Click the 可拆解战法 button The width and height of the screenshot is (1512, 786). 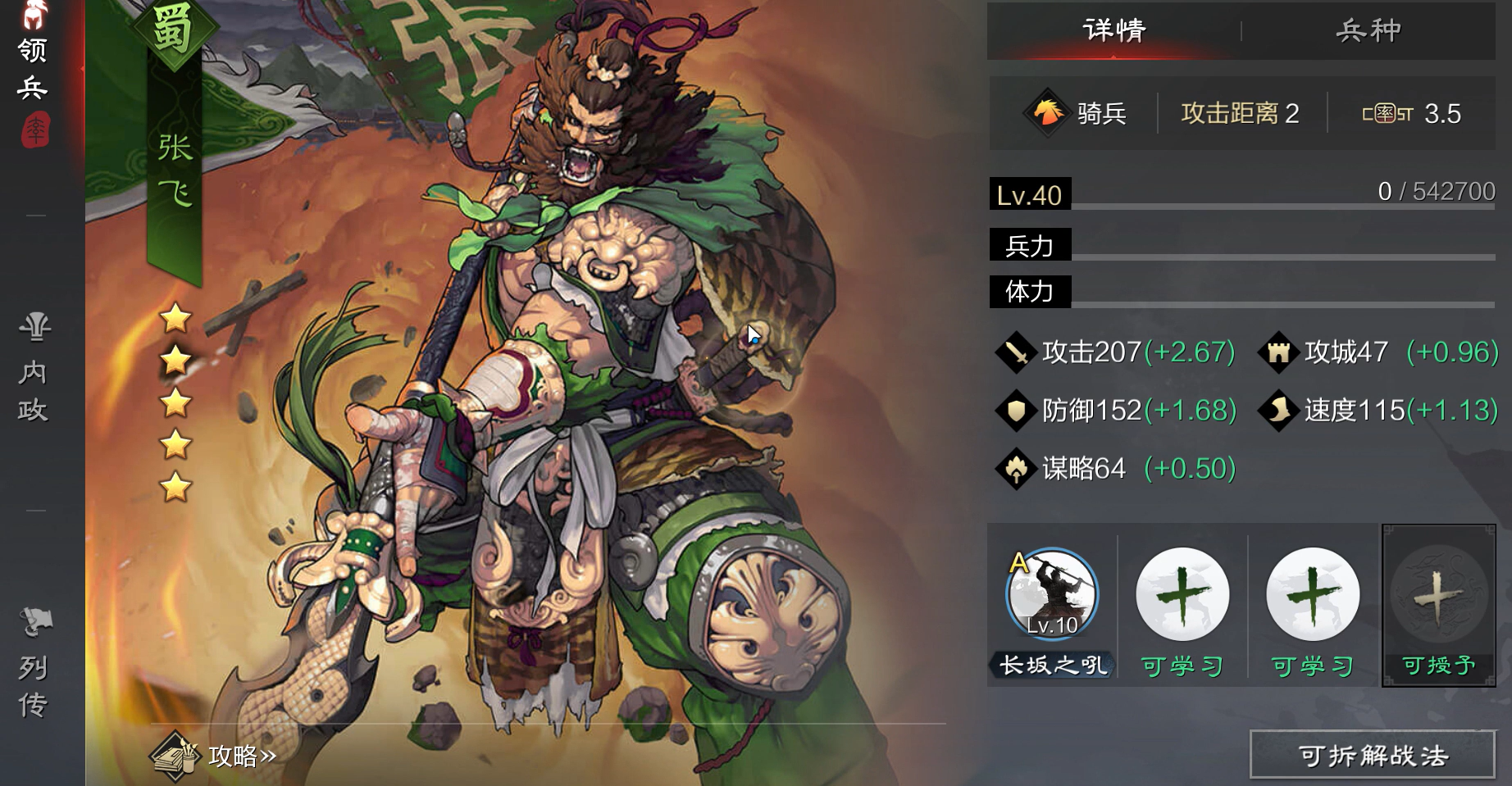(1373, 755)
